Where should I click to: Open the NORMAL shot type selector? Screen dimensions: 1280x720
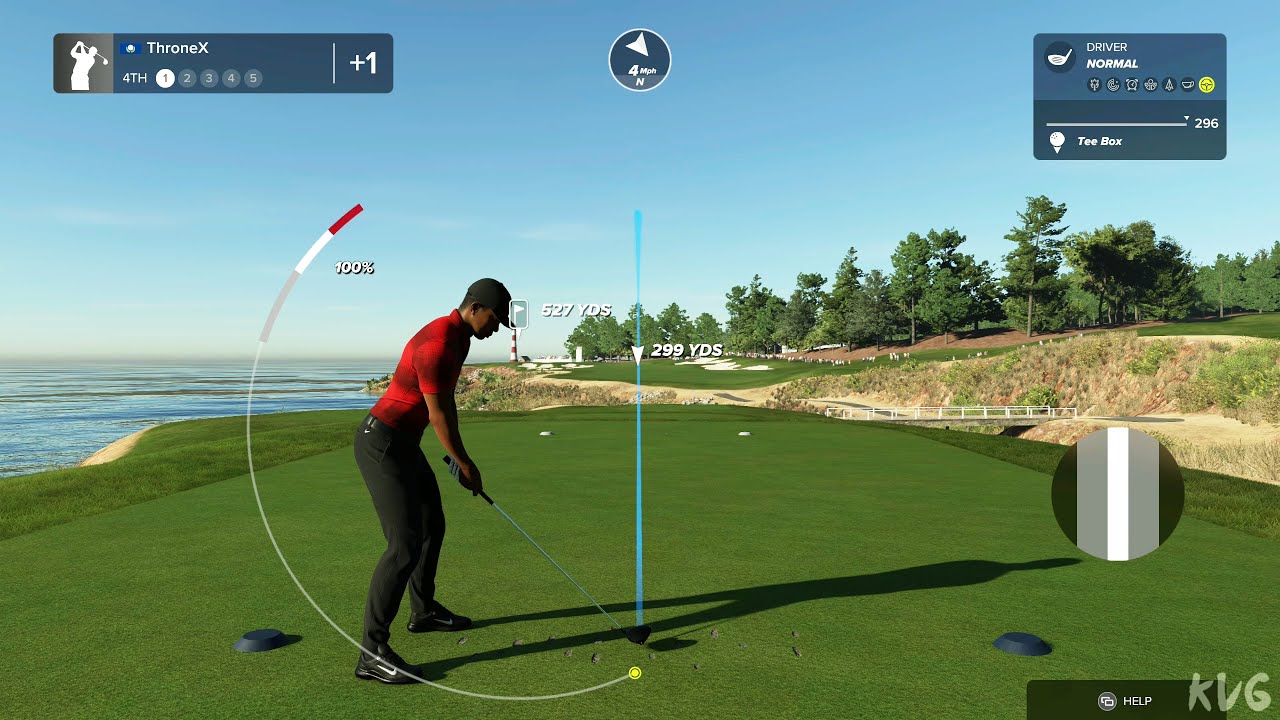coord(1113,64)
